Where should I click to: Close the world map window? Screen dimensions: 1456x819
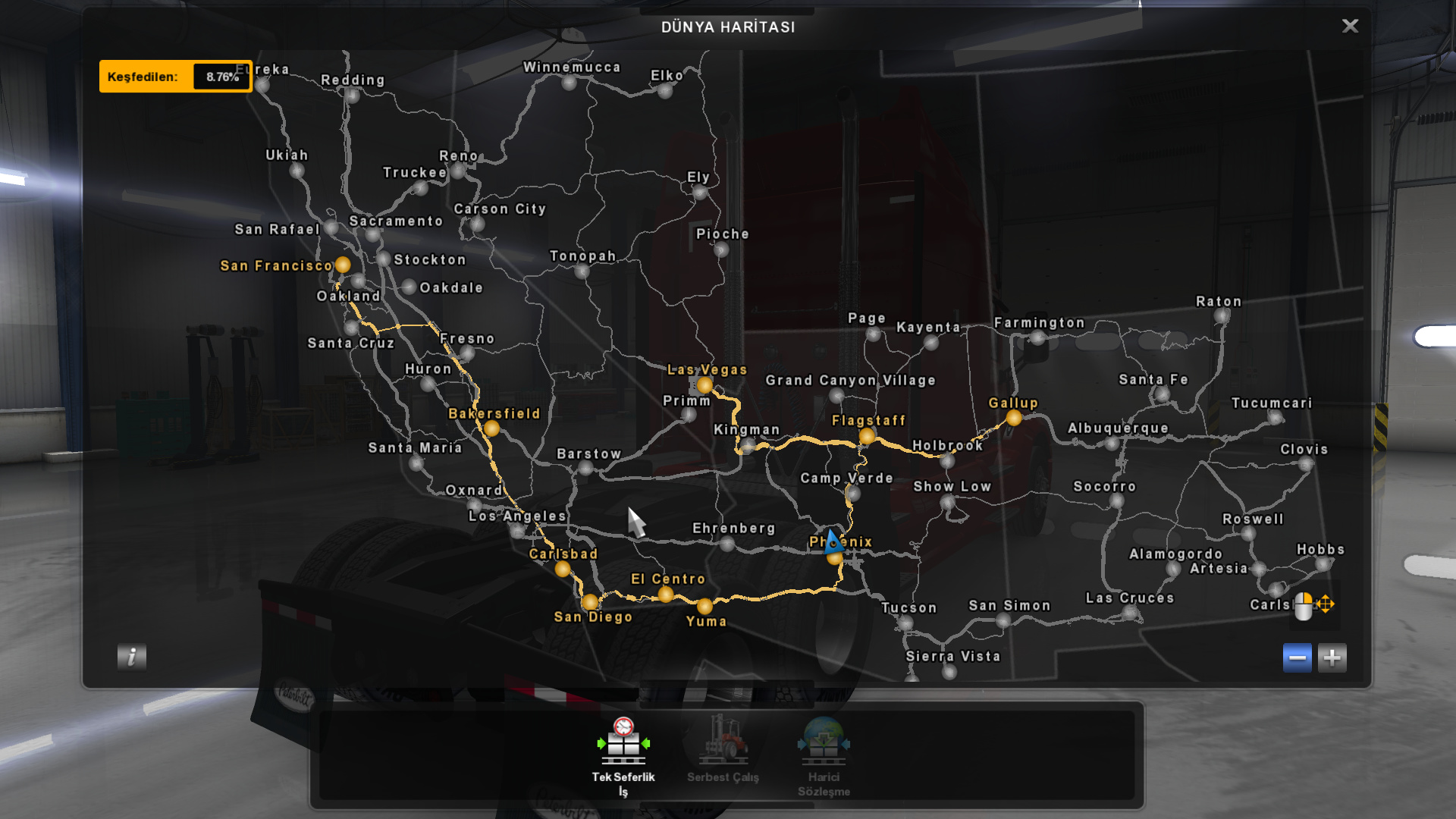[x=1350, y=27]
